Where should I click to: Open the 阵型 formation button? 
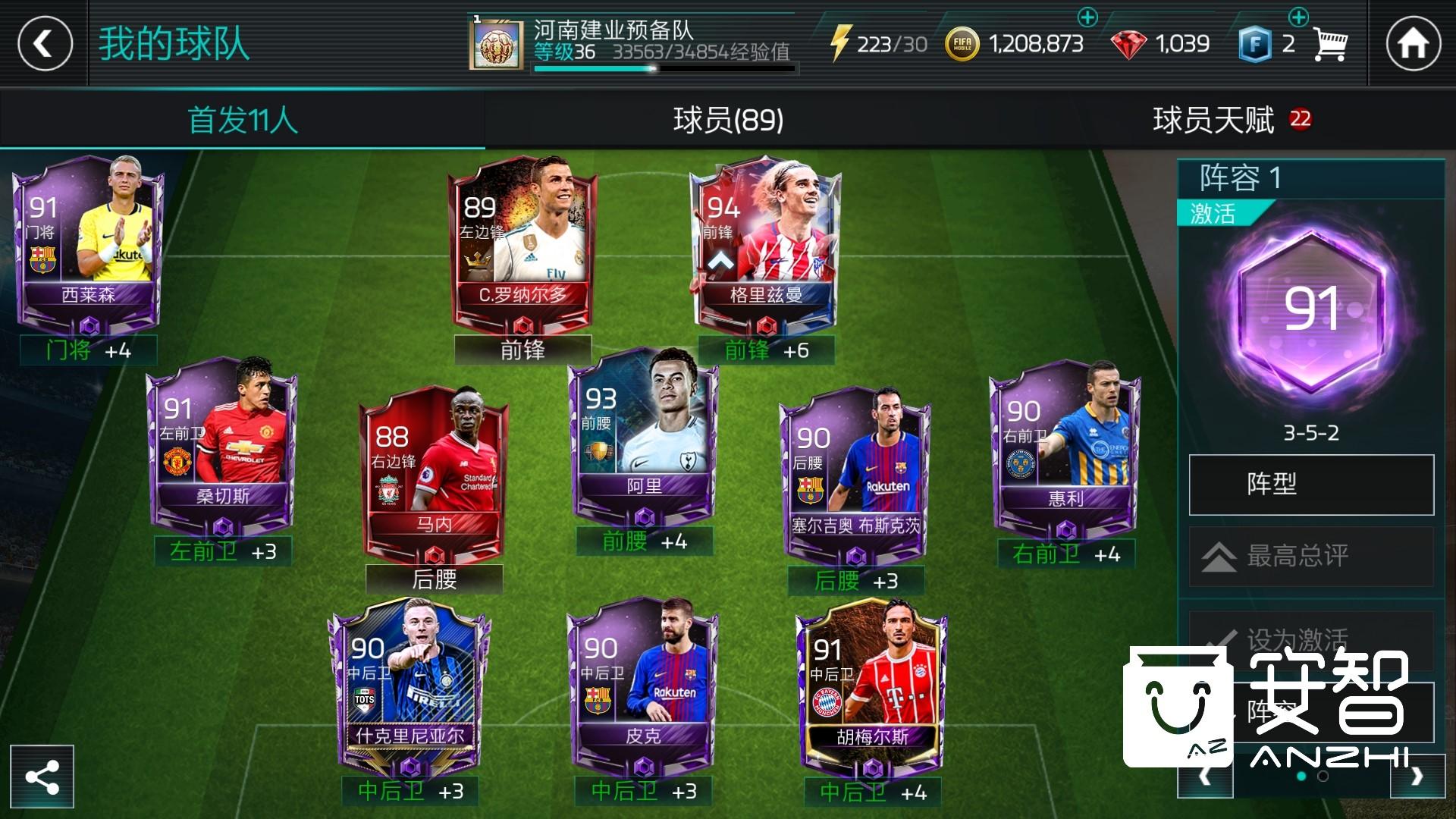coord(1310,484)
